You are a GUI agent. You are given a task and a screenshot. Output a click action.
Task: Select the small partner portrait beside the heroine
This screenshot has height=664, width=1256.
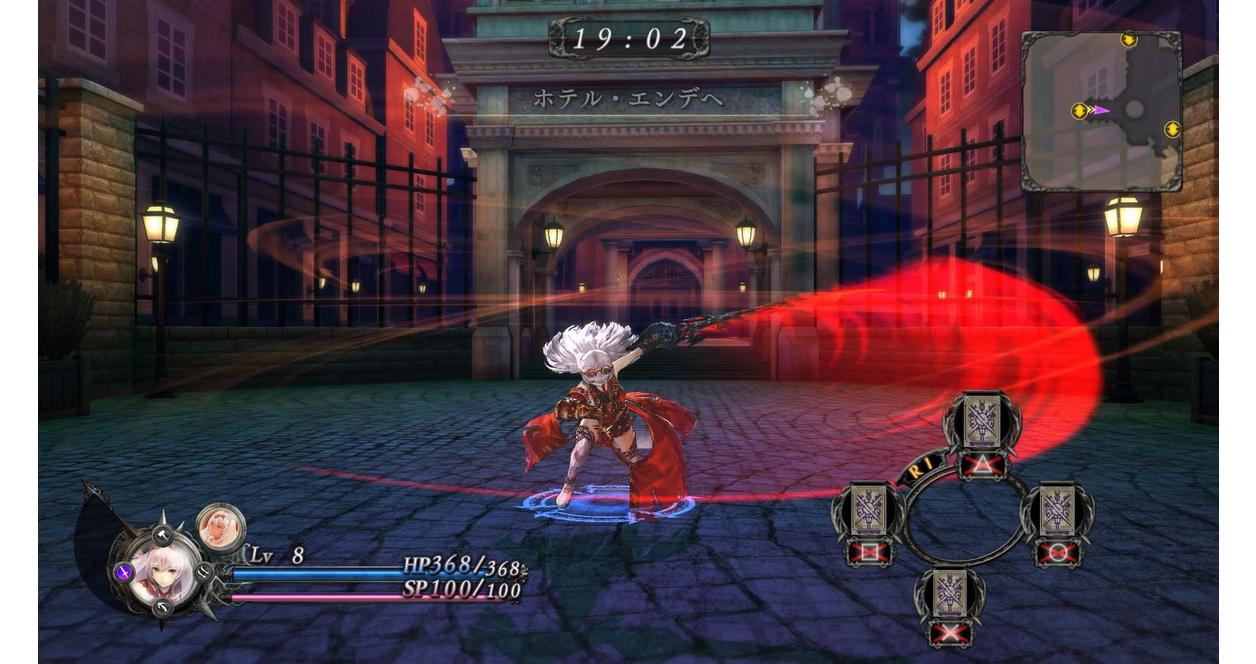pyautogui.click(x=220, y=527)
